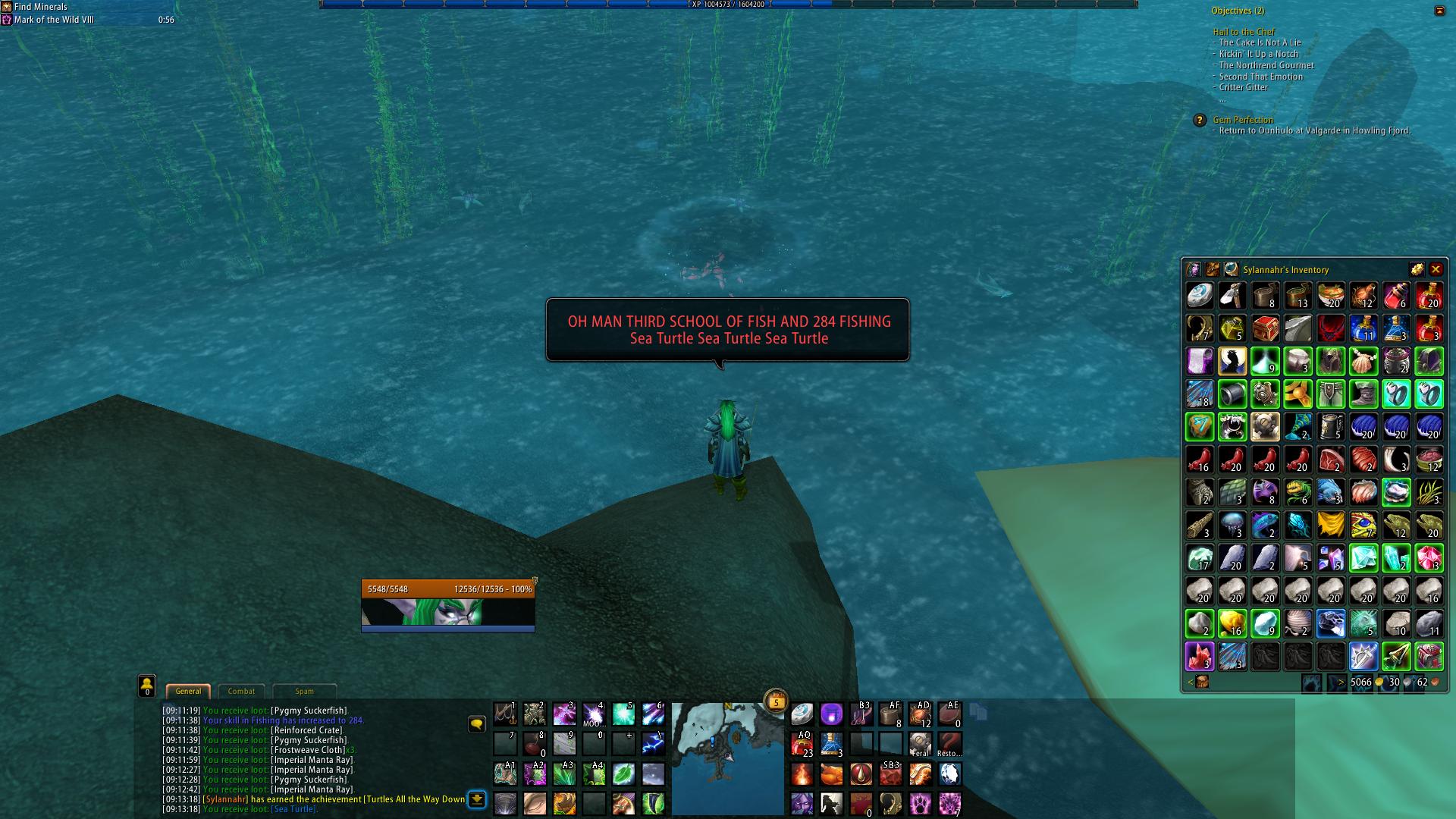Open the friends list button above chat

pyautogui.click(x=146, y=686)
